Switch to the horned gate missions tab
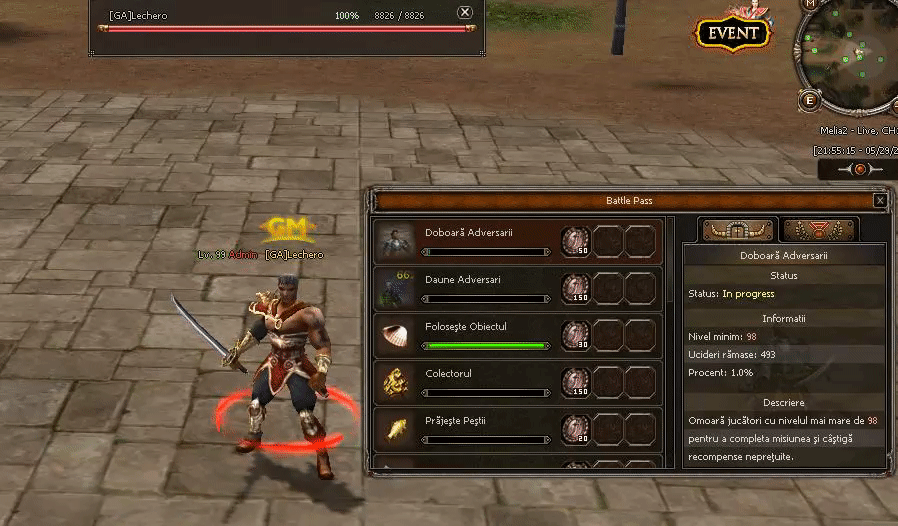 [738, 230]
